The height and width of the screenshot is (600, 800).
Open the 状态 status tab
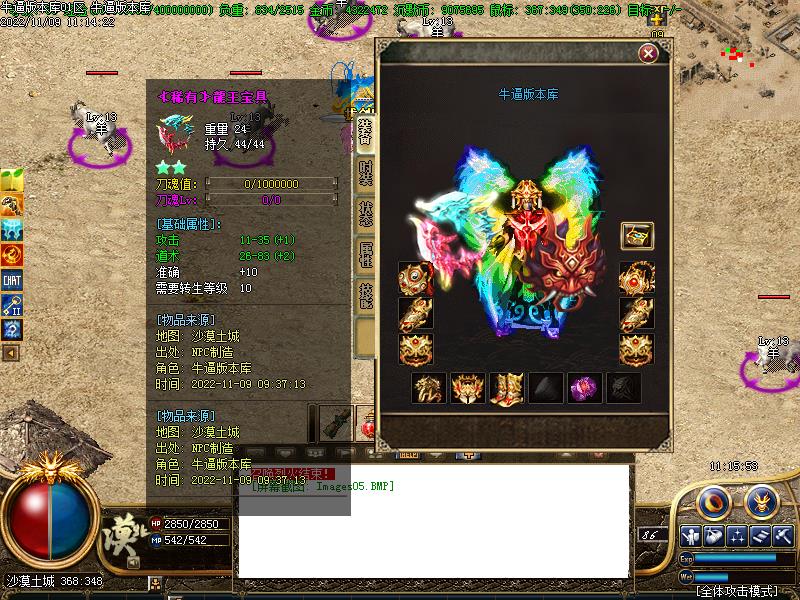(x=365, y=217)
